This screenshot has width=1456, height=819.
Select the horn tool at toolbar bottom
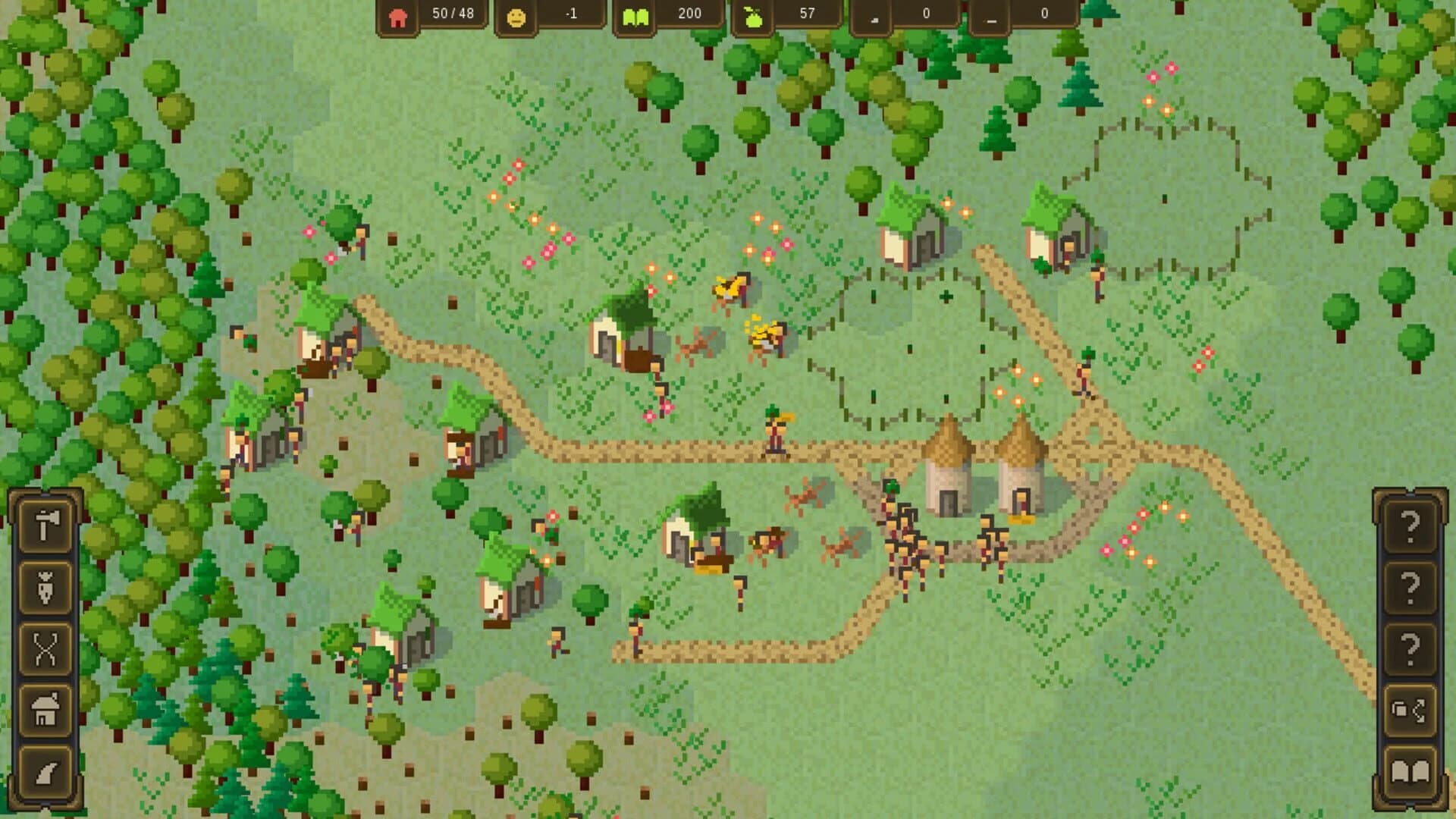(47, 771)
